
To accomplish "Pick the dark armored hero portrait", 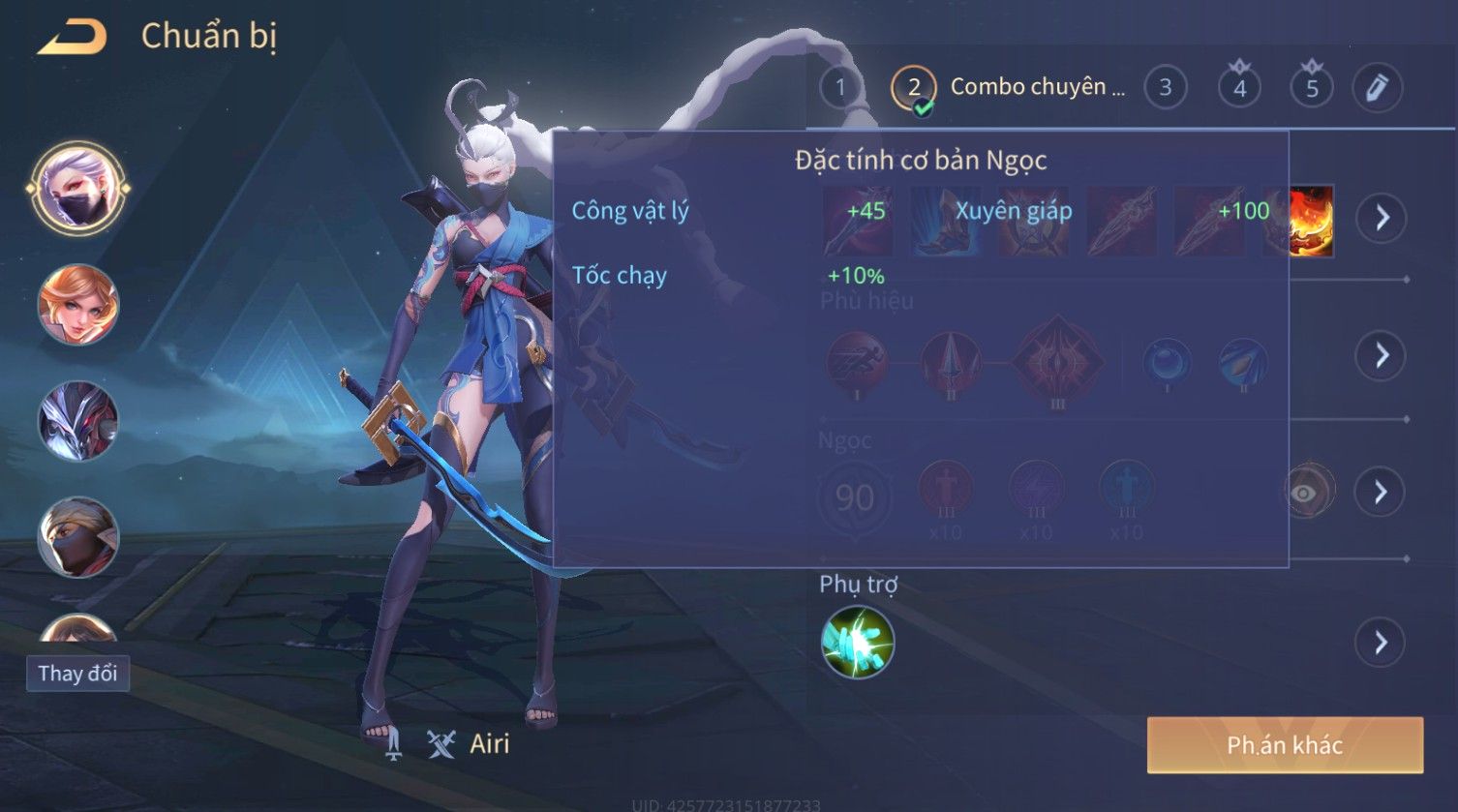I will 78,421.
